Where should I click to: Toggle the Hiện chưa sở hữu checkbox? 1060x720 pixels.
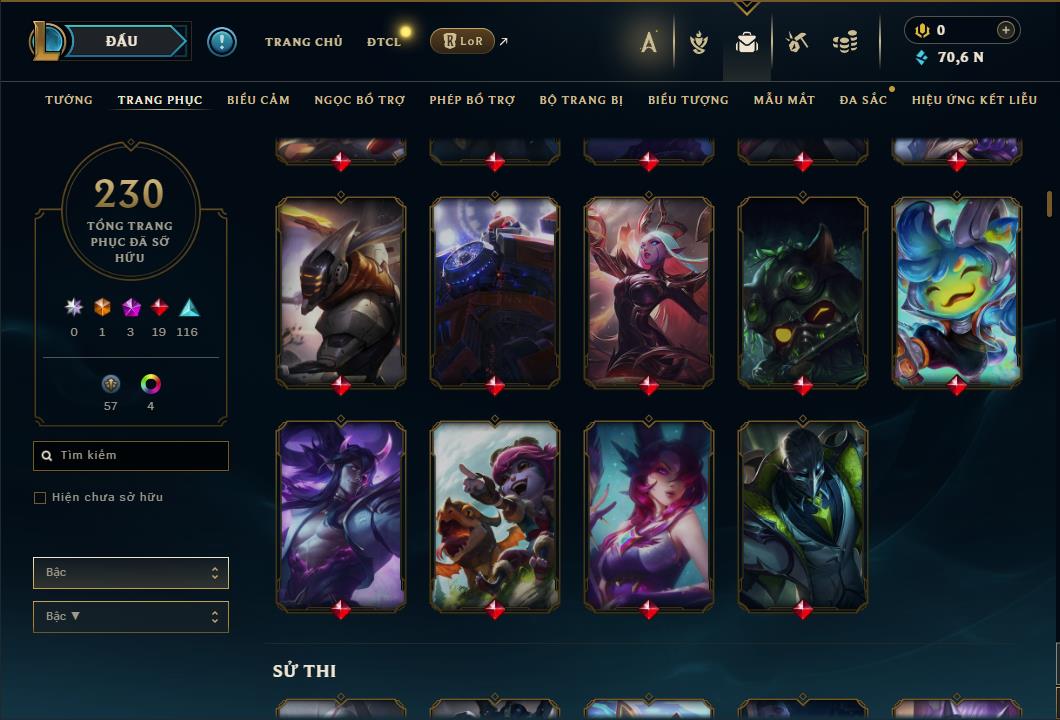[x=40, y=498]
